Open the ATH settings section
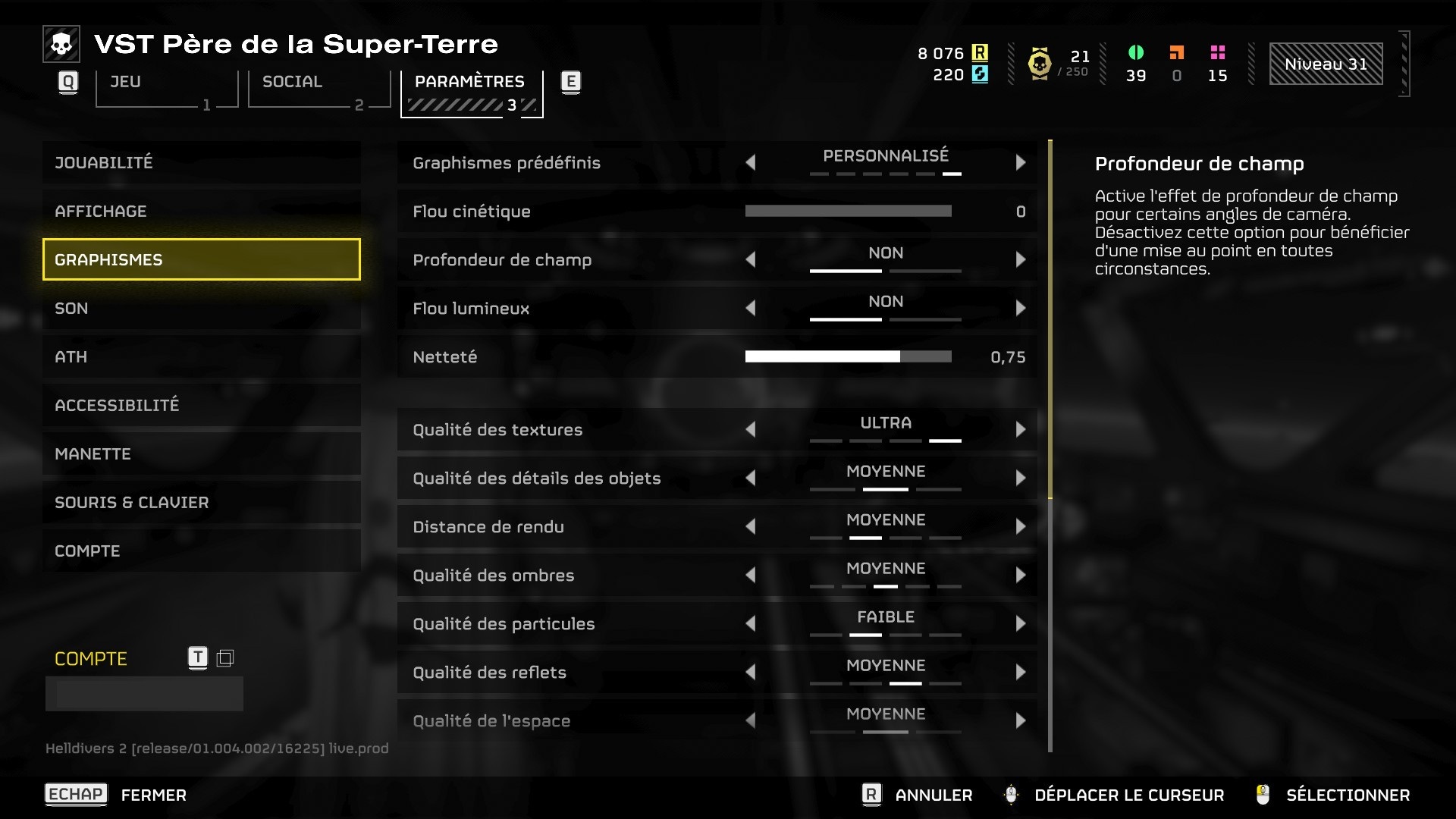 coord(201,356)
